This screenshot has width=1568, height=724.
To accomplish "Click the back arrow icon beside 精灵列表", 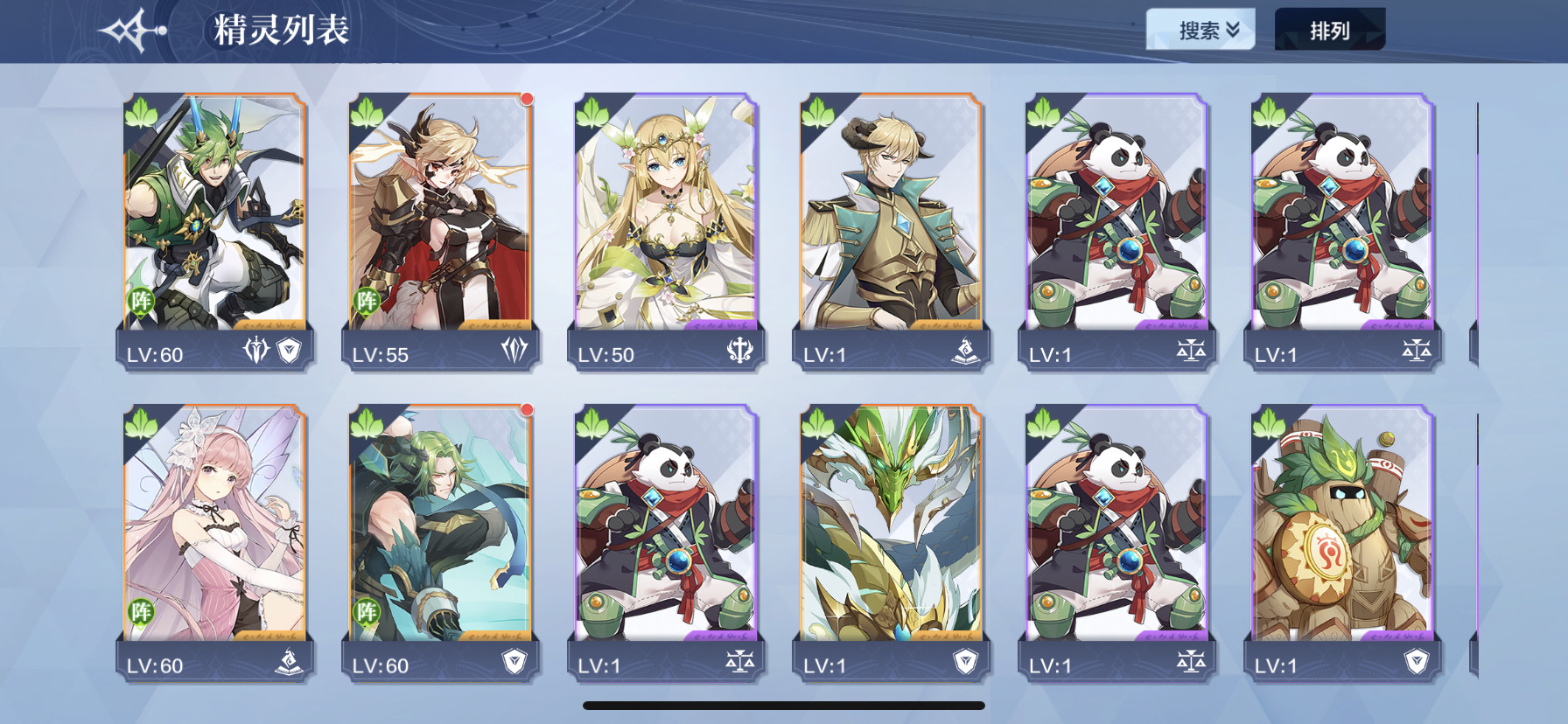I will pos(132,31).
